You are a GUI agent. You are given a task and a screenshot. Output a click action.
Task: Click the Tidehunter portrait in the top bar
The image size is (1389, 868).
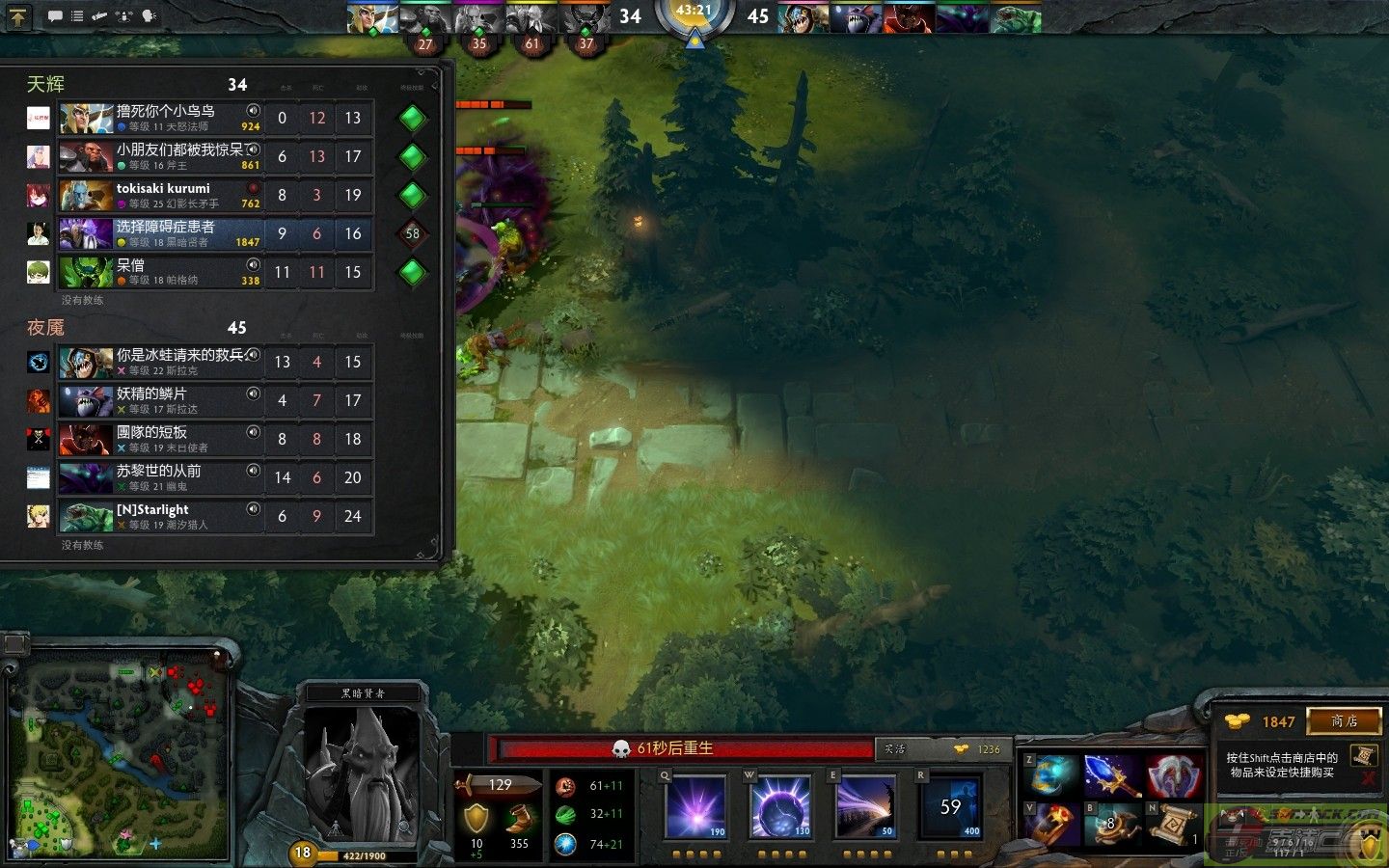coord(1016,18)
